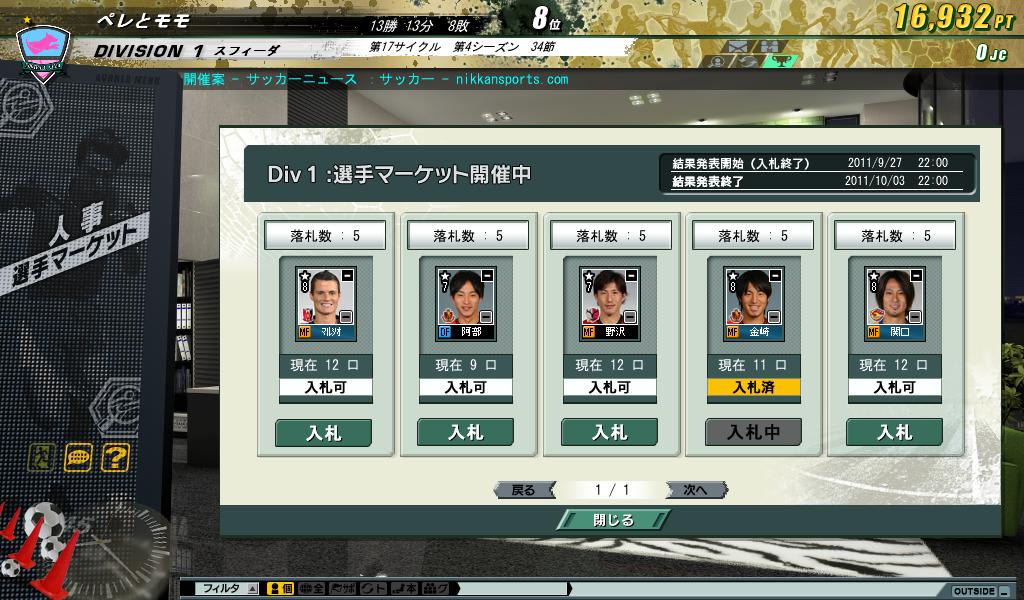Image resolution: width=1024 pixels, height=600 pixels.
Task: Select the 金崎 player card
Action: coord(753,305)
